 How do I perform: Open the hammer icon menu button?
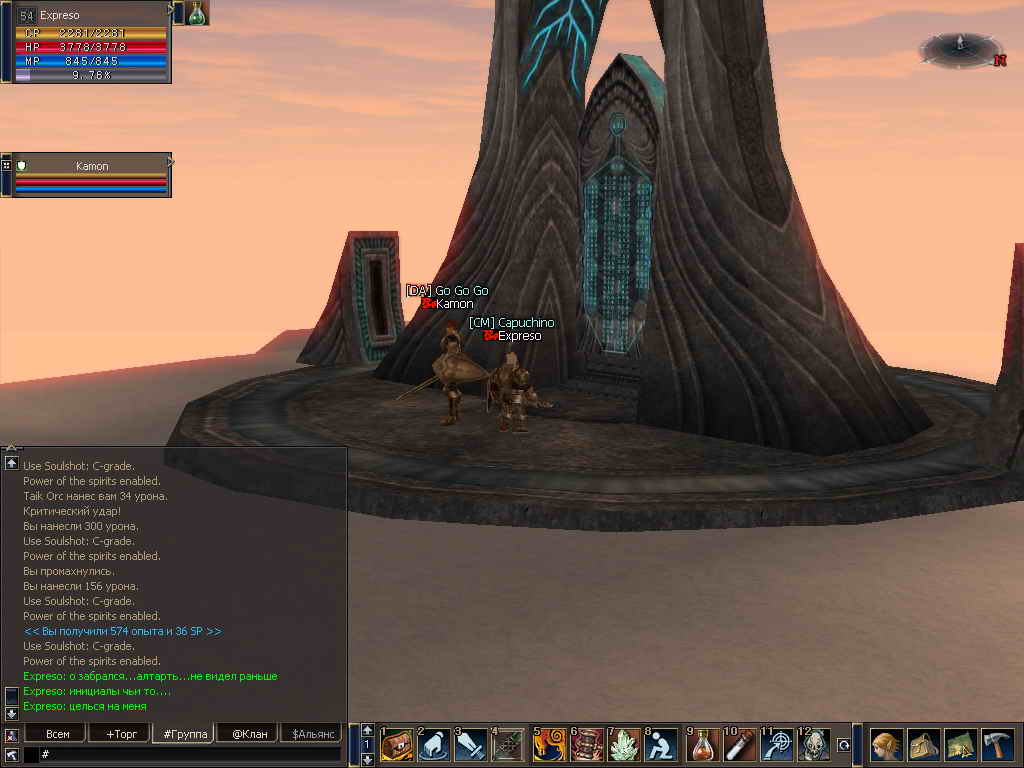pyautogui.click(x=997, y=745)
